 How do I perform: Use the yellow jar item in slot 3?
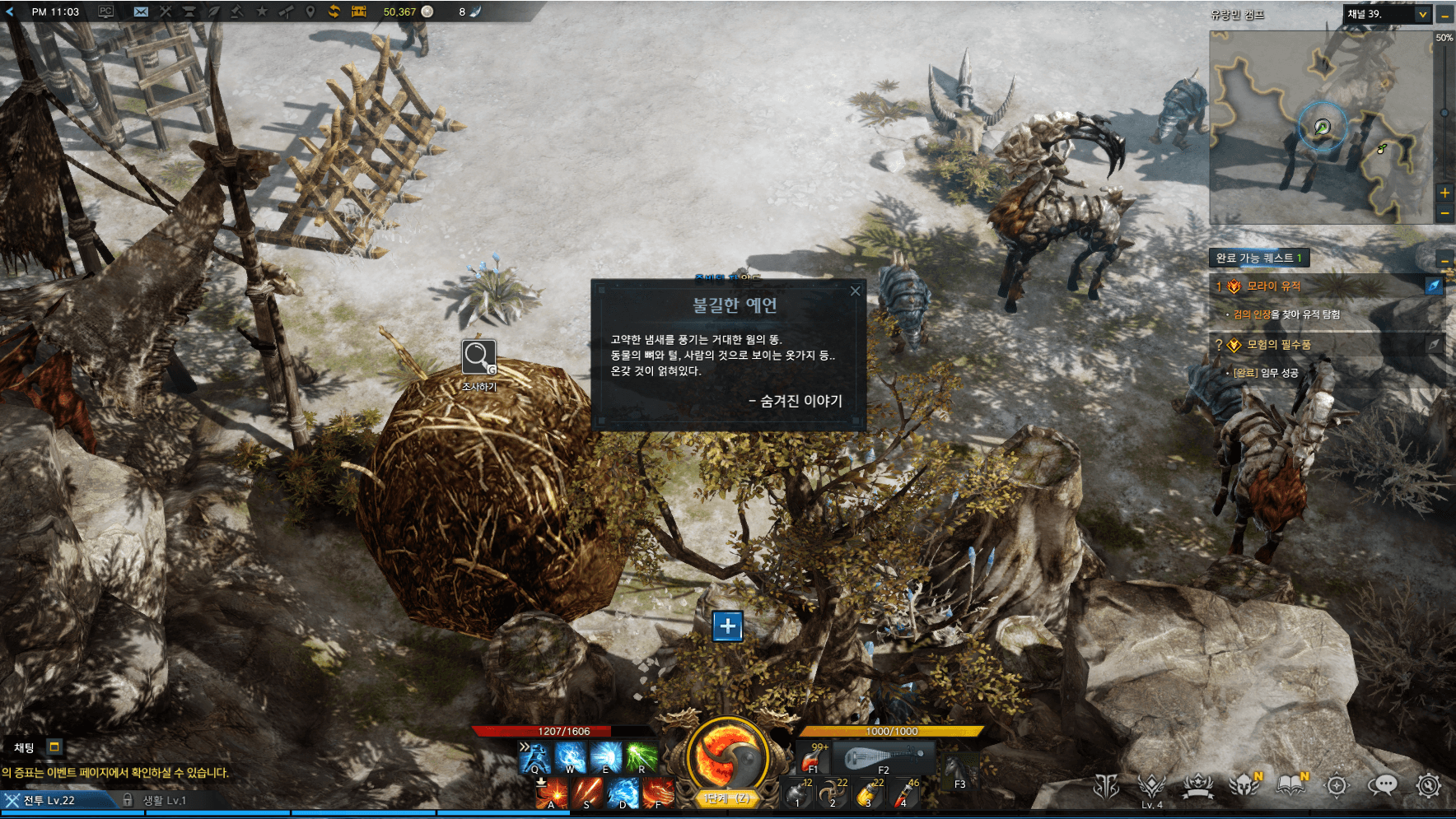tap(868, 793)
